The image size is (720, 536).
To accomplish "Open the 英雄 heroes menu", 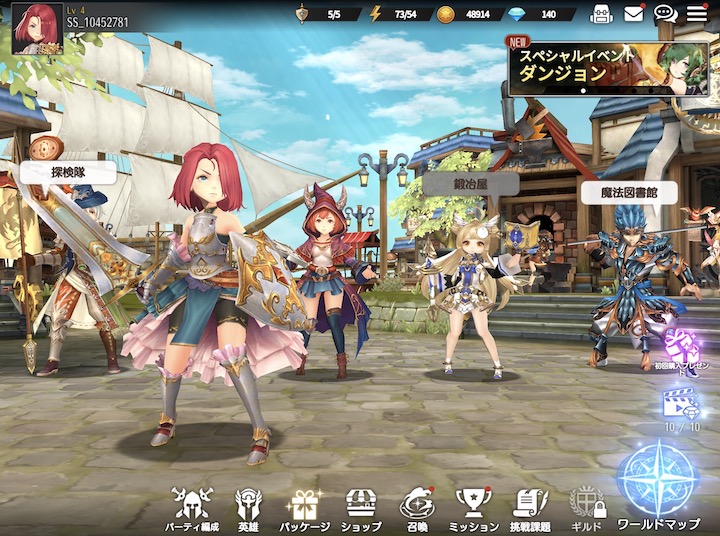I will [247, 508].
